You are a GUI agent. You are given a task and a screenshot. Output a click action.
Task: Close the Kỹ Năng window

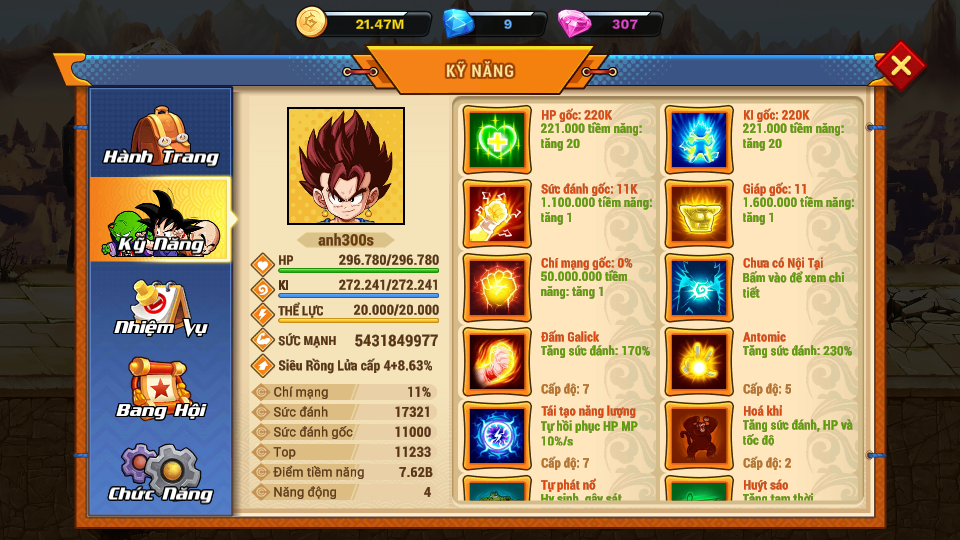point(900,66)
